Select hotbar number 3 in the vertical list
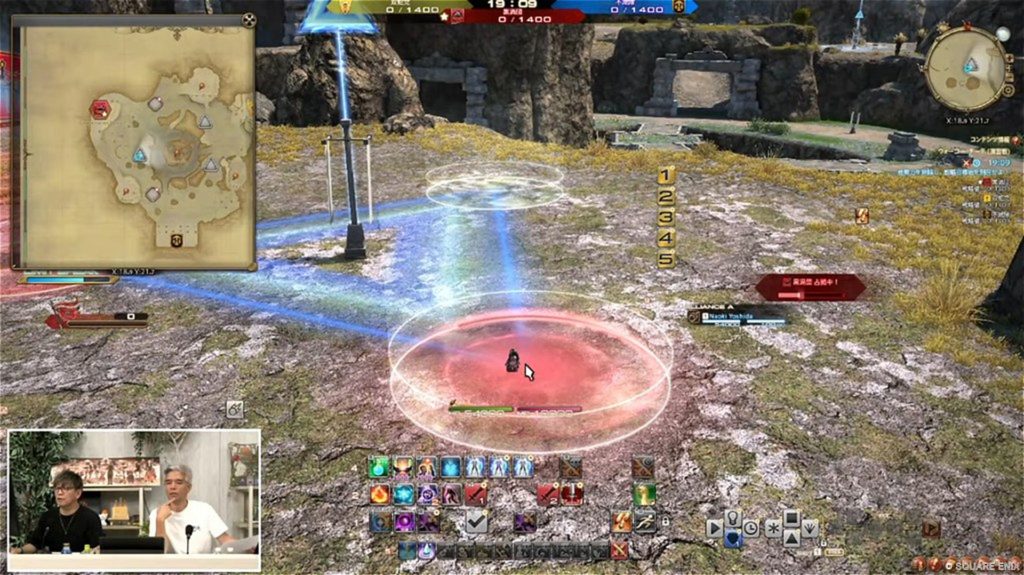 pos(666,217)
